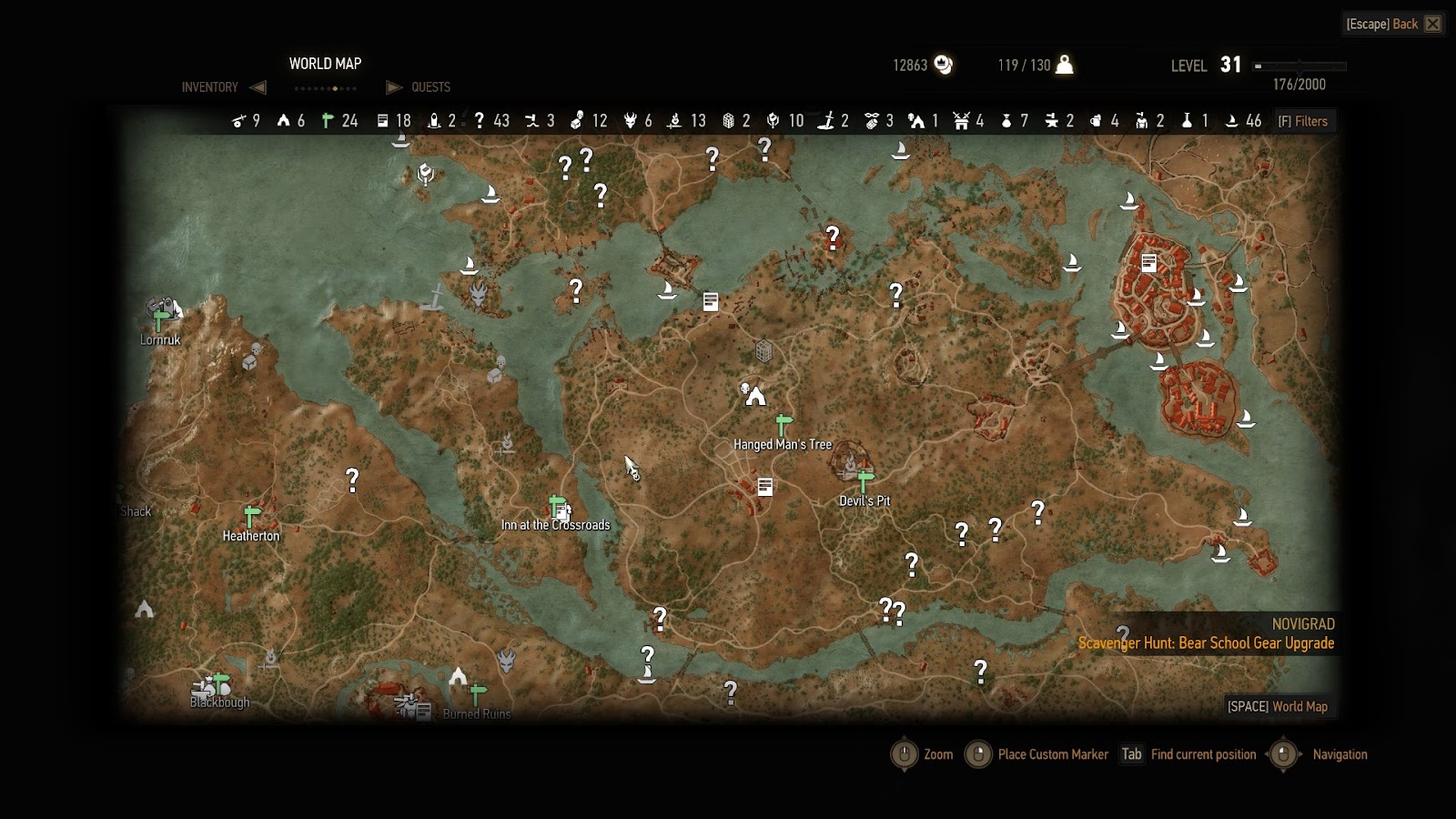Select the Blackbough signpost
This screenshot has height=819, width=1456.
[220, 683]
